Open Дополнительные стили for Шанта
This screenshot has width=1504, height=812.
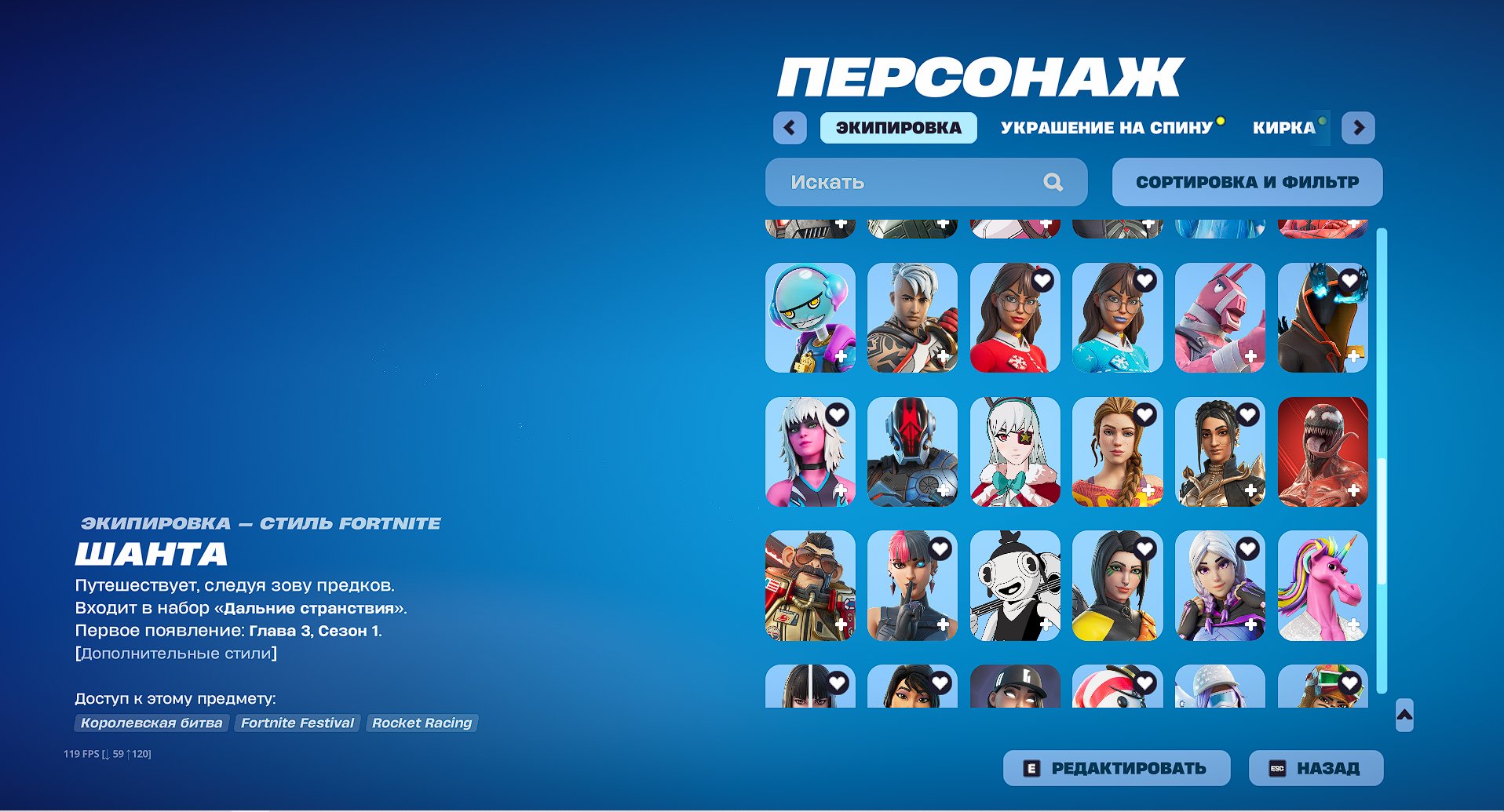click(175, 652)
